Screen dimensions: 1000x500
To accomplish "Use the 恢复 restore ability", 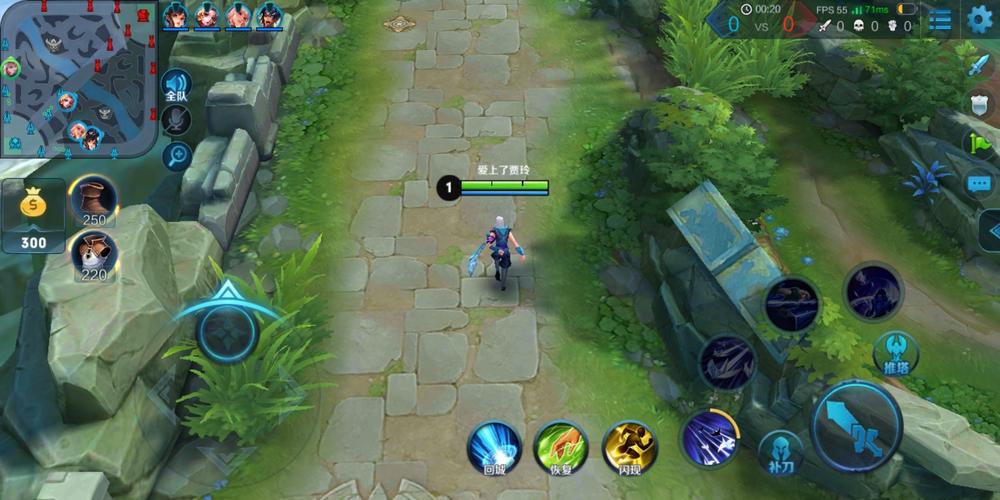I will [561, 446].
